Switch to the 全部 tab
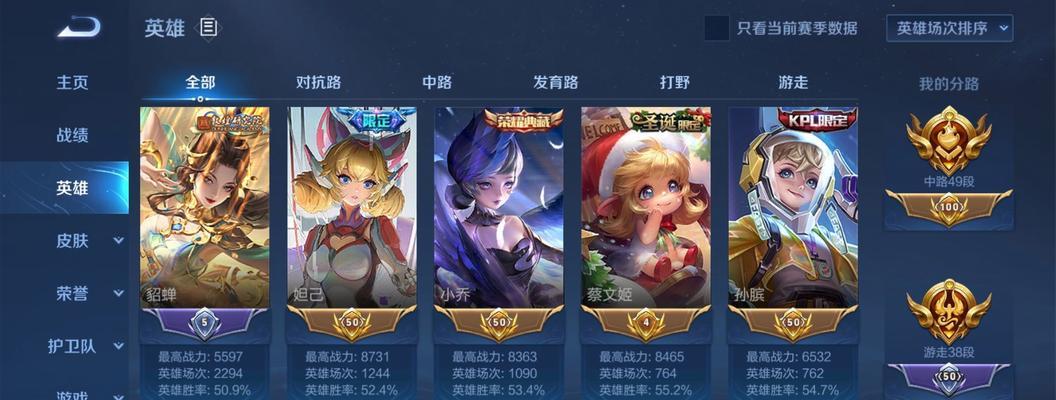 (200, 82)
